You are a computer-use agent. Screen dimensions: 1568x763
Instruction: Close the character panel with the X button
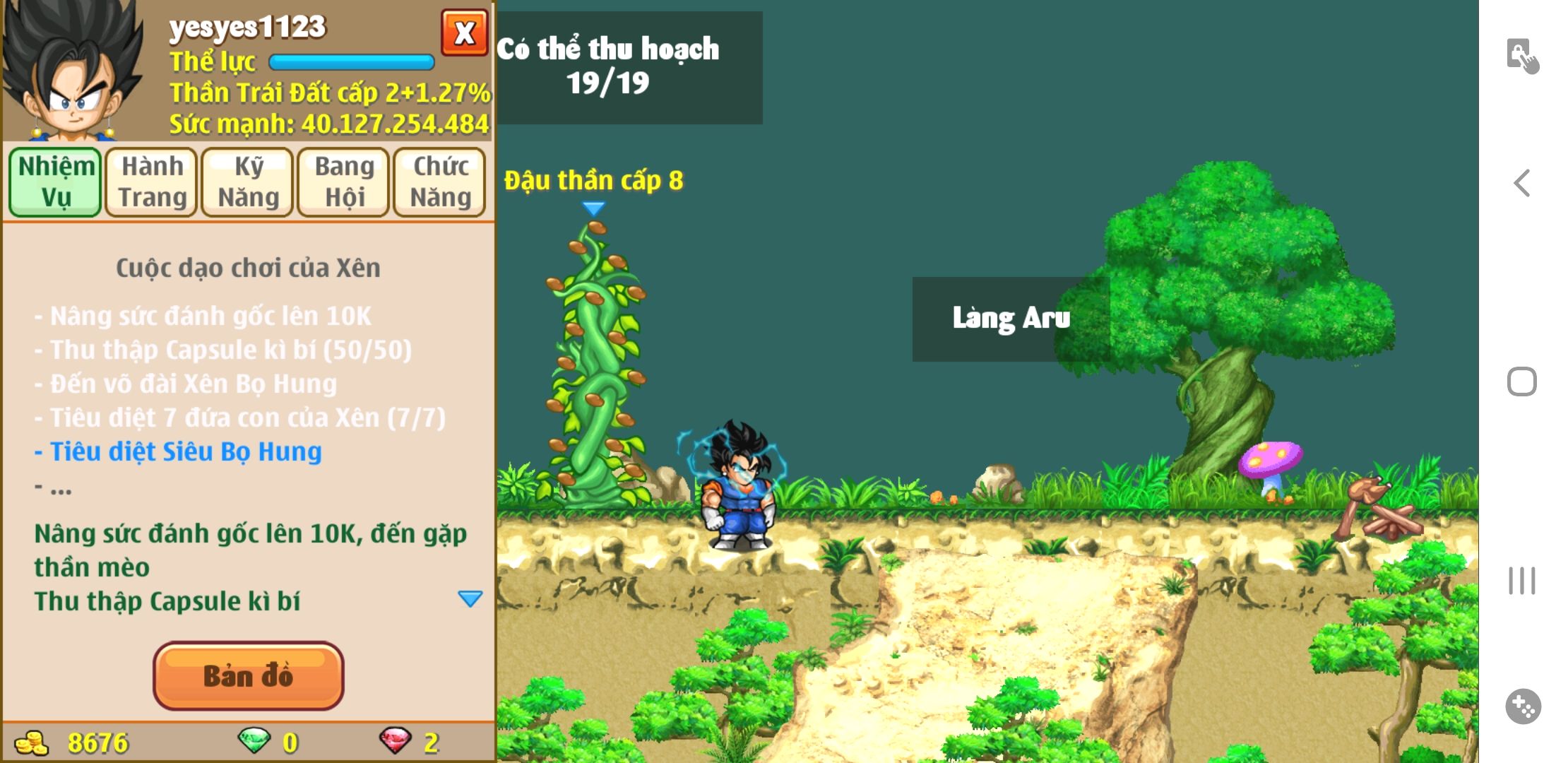pos(464,33)
